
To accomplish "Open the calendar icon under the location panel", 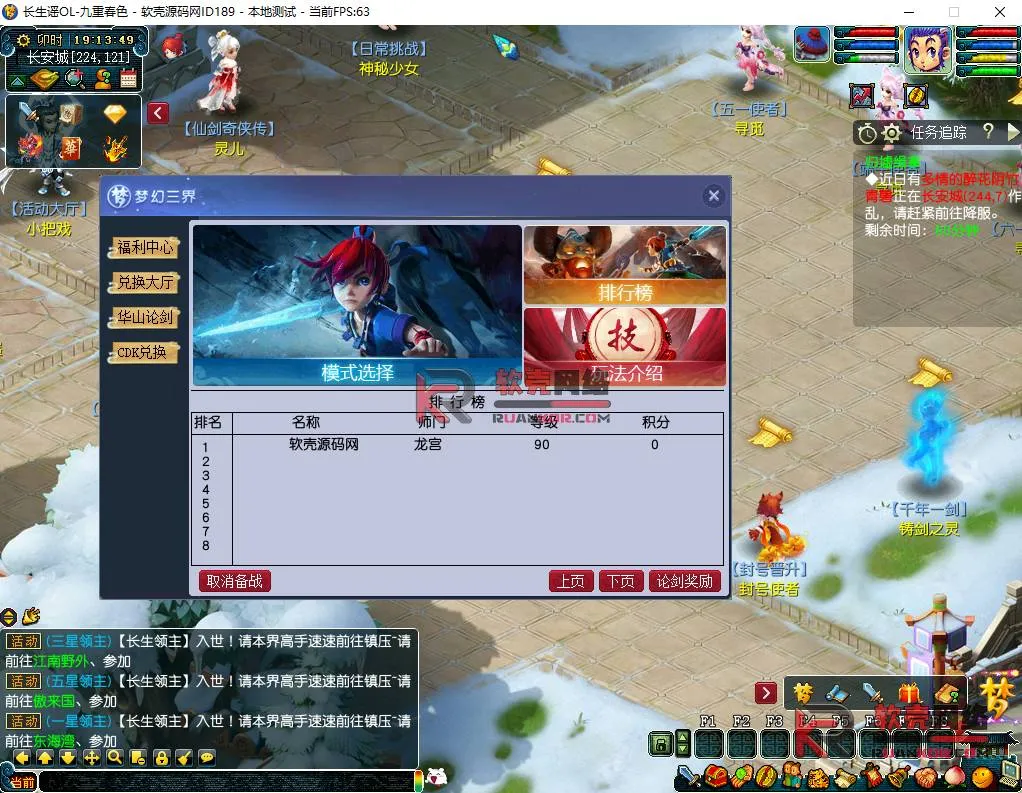I will coord(128,79).
